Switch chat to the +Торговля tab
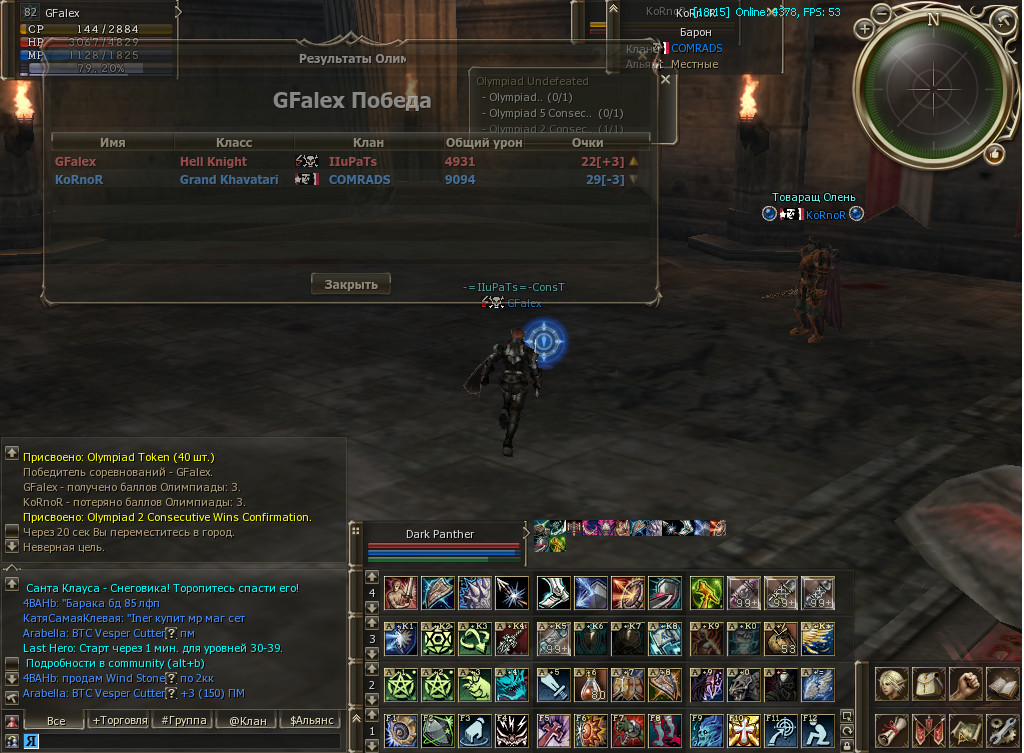 [119, 720]
